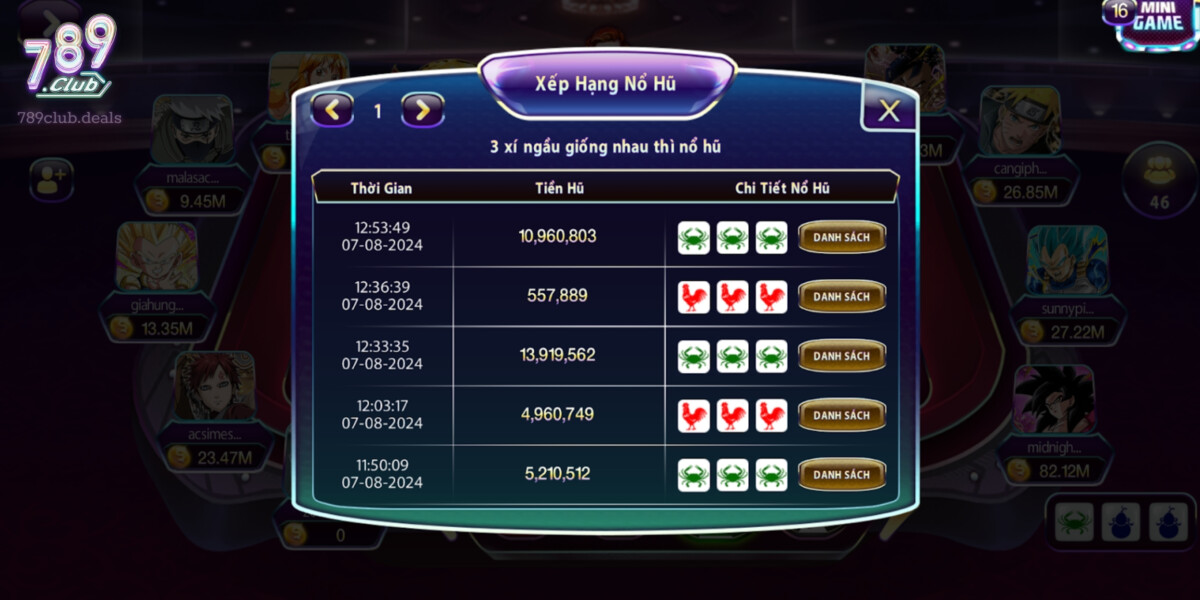The image size is (1200, 600).
Task: Open Danh Sách for the 12:53:49 jackpot
Action: pyautogui.click(x=841, y=238)
